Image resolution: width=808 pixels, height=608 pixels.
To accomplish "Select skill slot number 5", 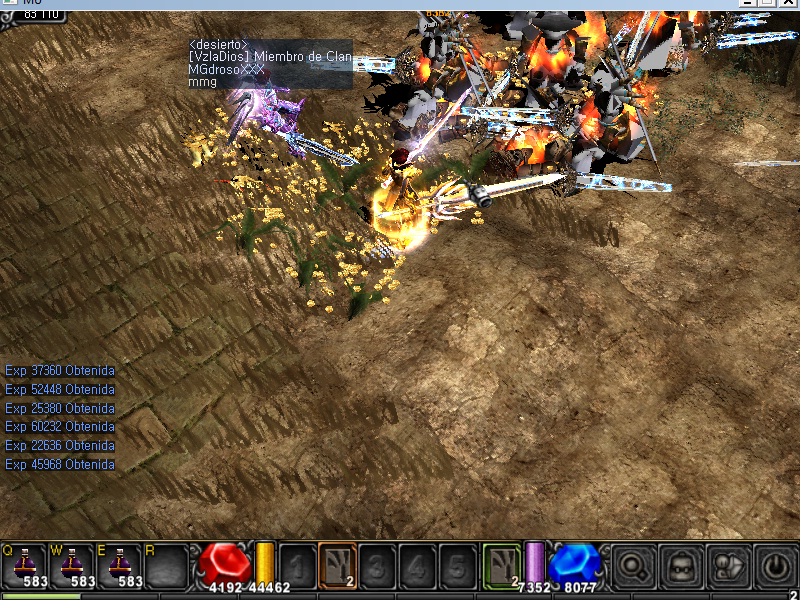I will click(457, 565).
